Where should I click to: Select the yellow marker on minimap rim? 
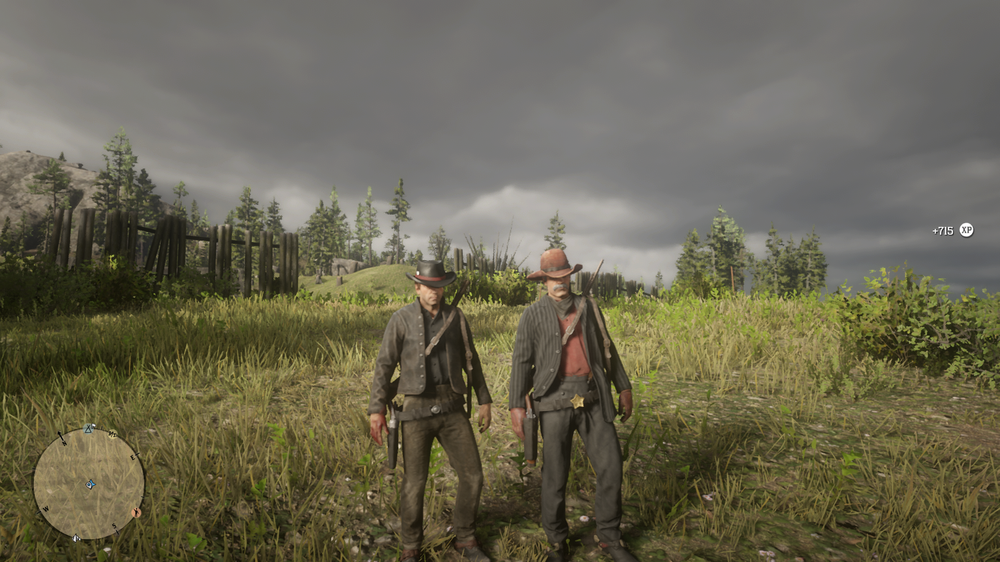111,435
